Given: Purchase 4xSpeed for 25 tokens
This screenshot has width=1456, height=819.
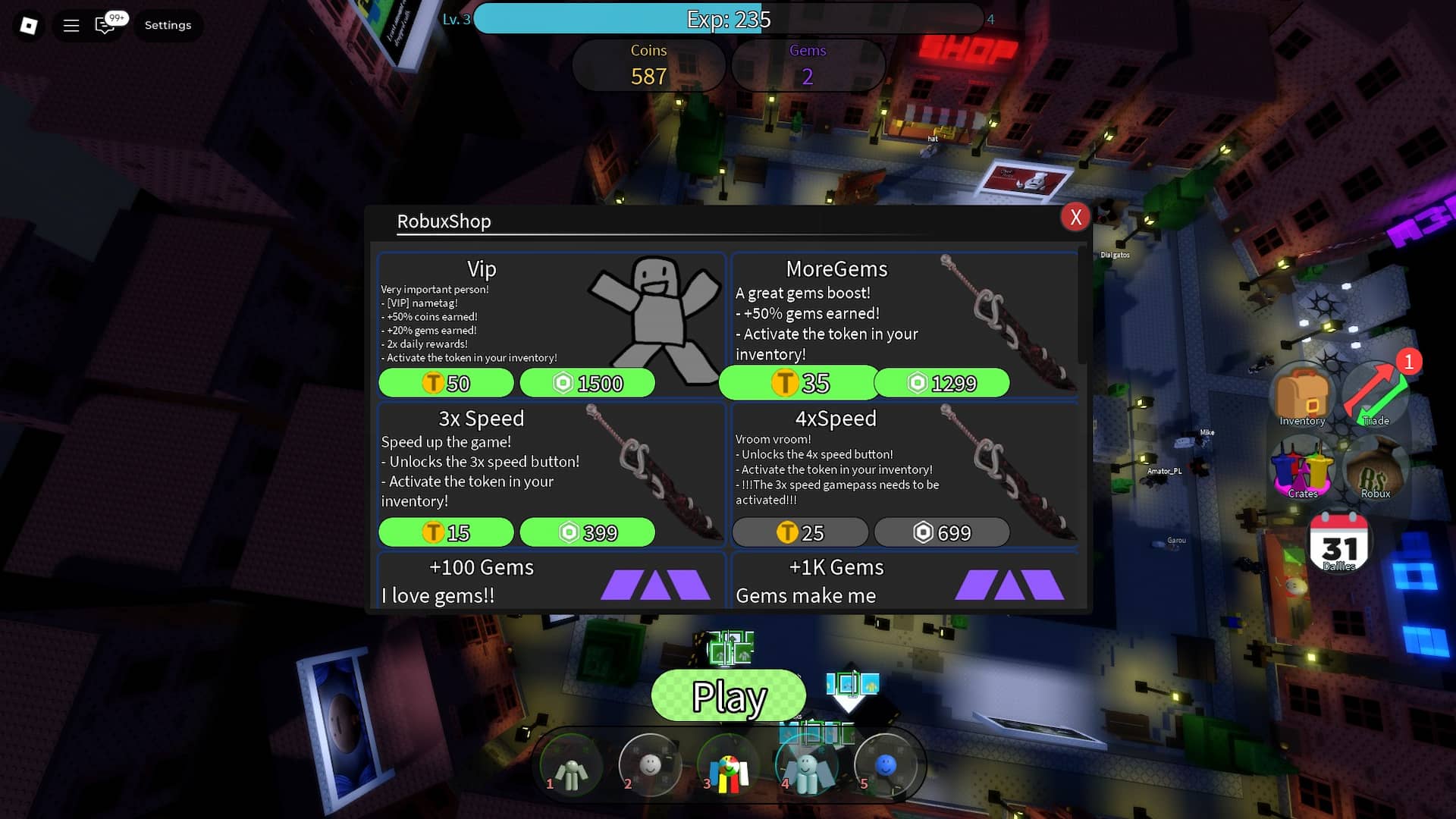Looking at the screenshot, I should (800, 532).
